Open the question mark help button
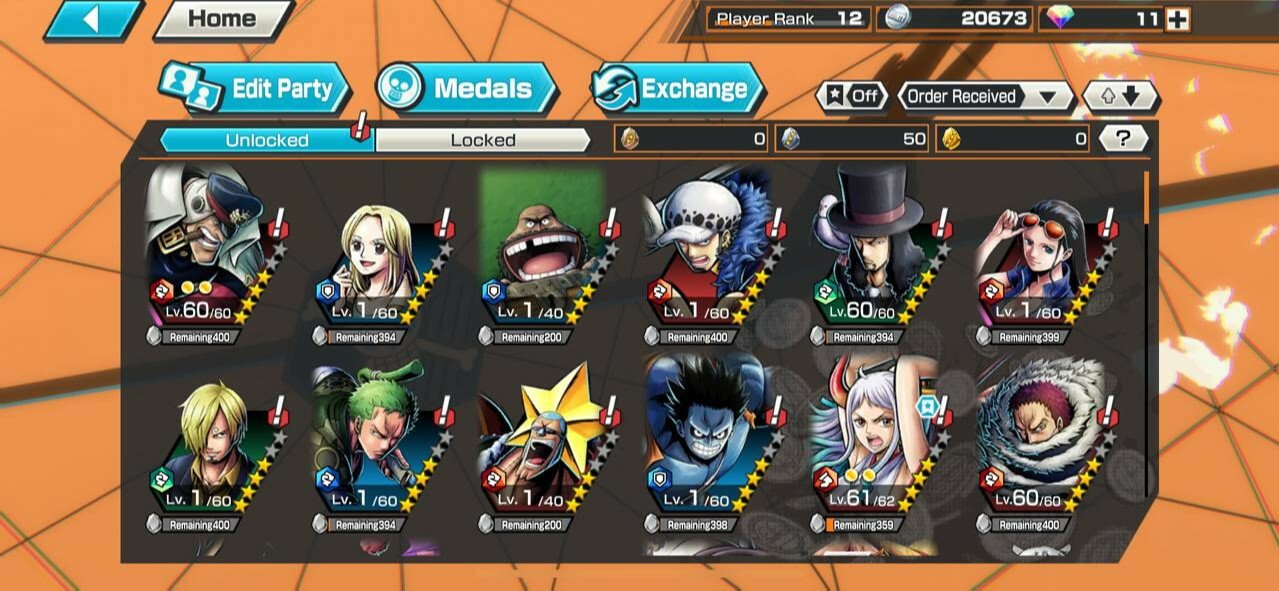 1123,139
